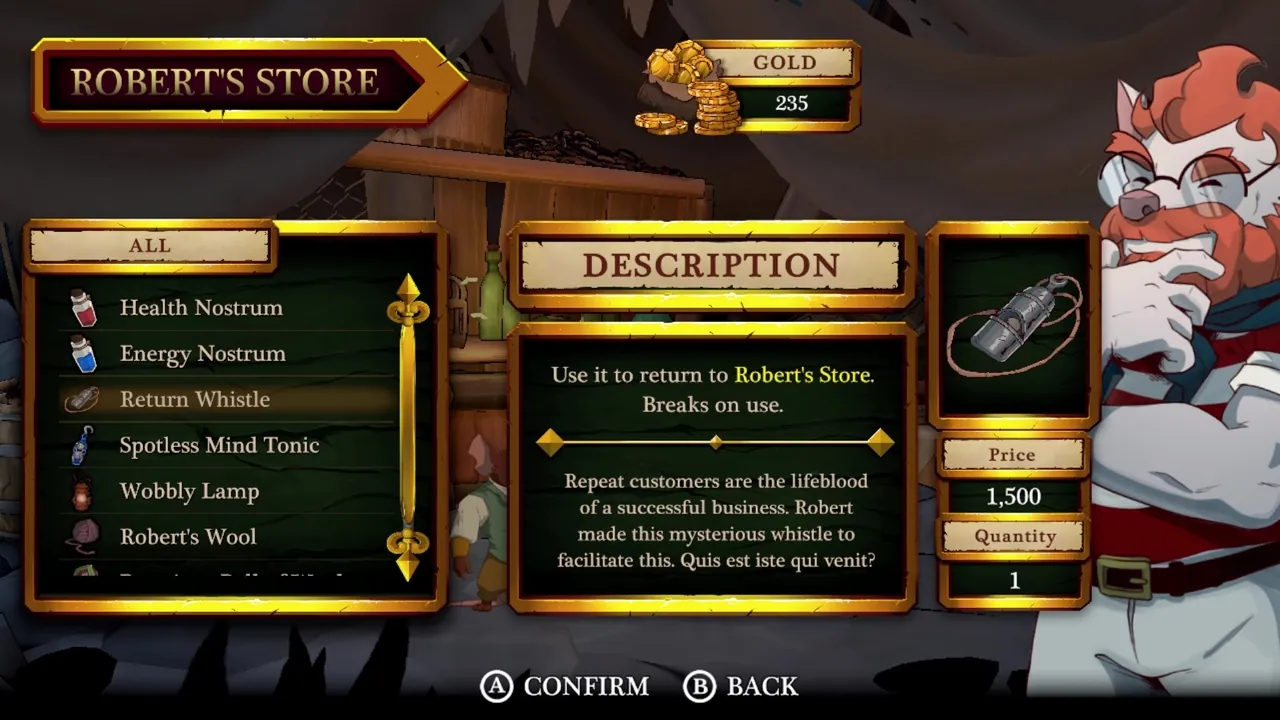1280x720 pixels.
Task: Click the Robert's Wool yarn ball icon
Action: coord(83,537)
